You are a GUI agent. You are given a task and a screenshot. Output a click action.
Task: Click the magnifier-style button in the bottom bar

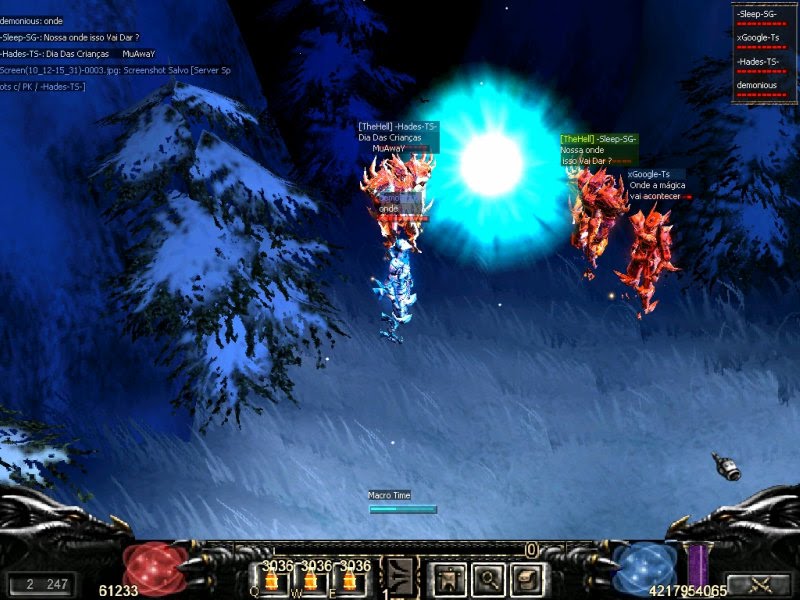pyautogui.click(x=487, y=578)
